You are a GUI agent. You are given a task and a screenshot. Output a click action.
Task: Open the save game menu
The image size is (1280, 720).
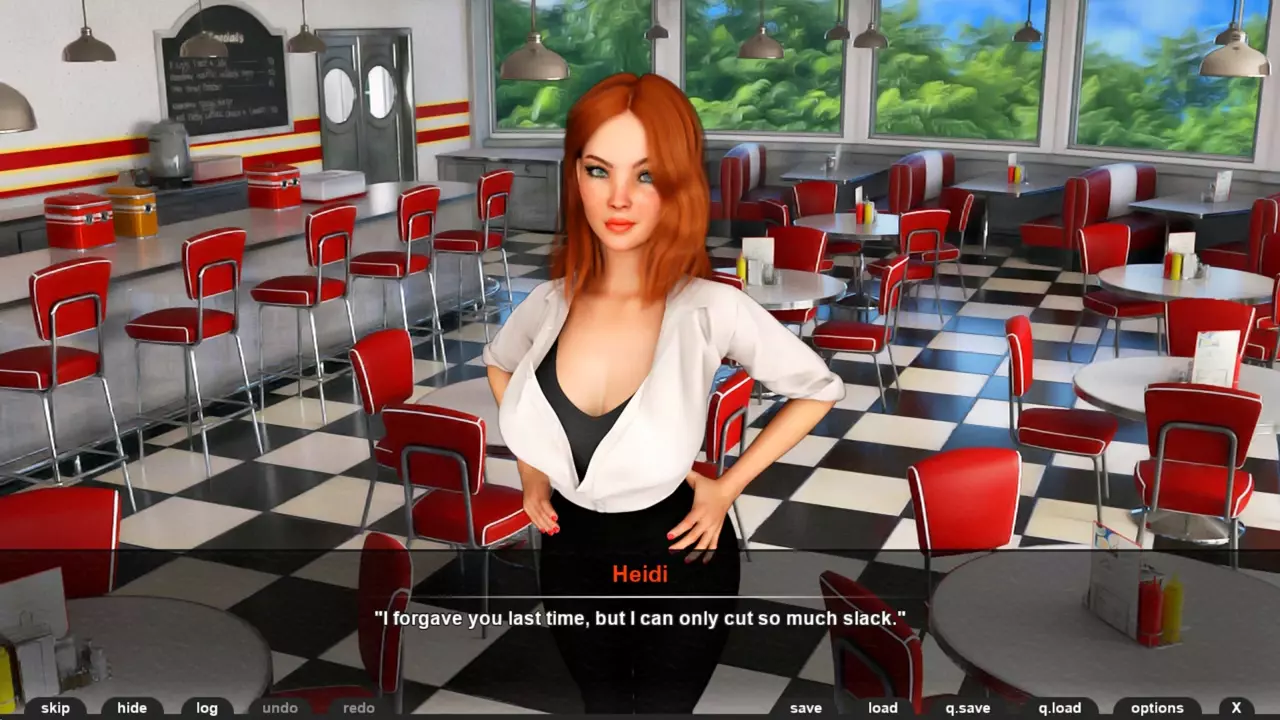click(x=806, y=708)
